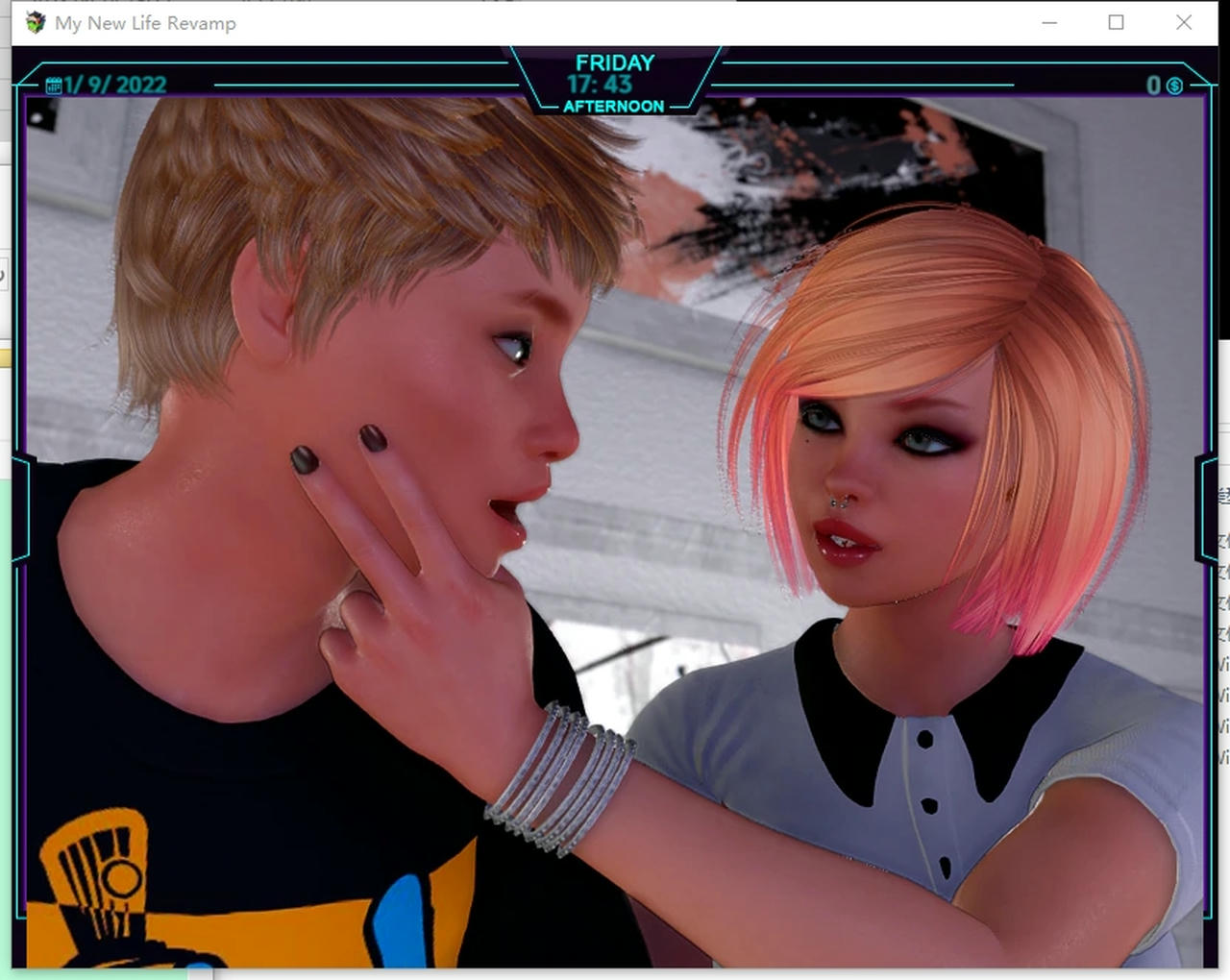Screen dimensions: 1230x980
Task: Click the maximize icon on the title bar
Action: click(x=1116, y=22)
